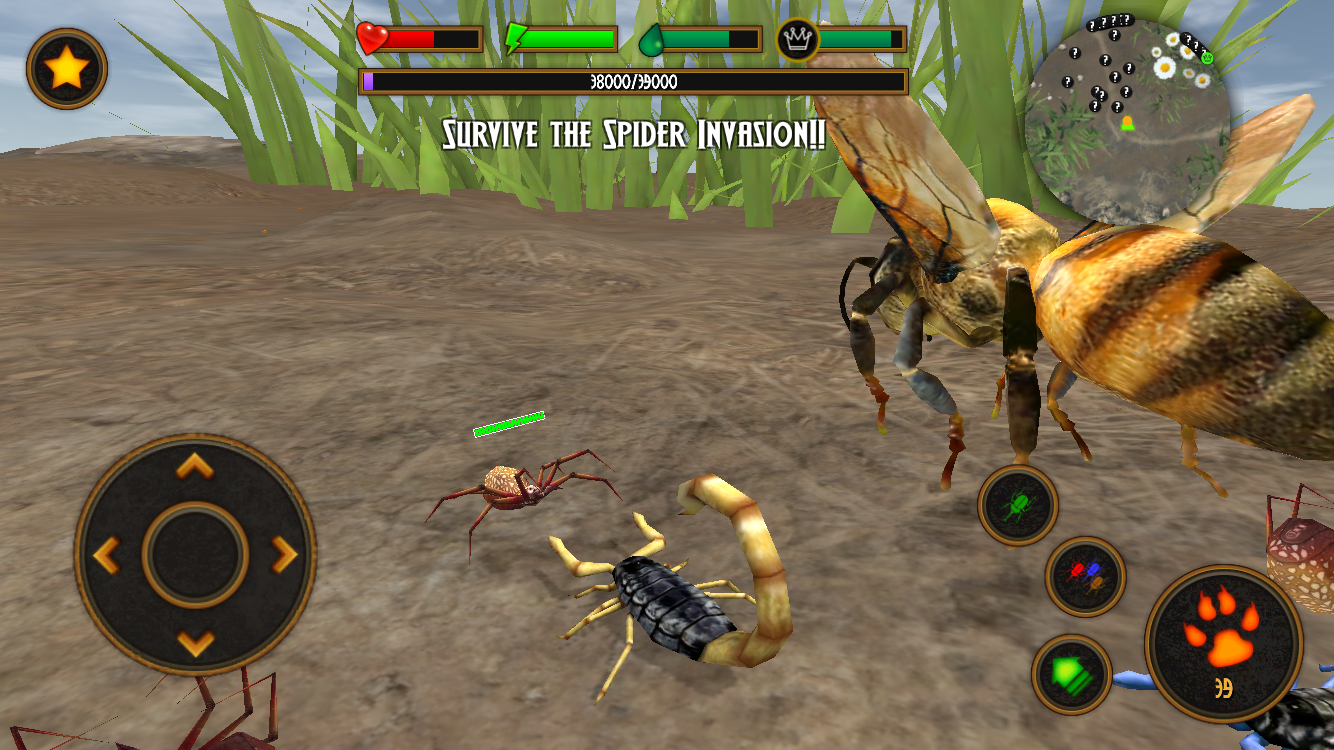Tap the lightning bolt energy icon
Viewport: 1334px width, 750px height.
tap(515, 37)
